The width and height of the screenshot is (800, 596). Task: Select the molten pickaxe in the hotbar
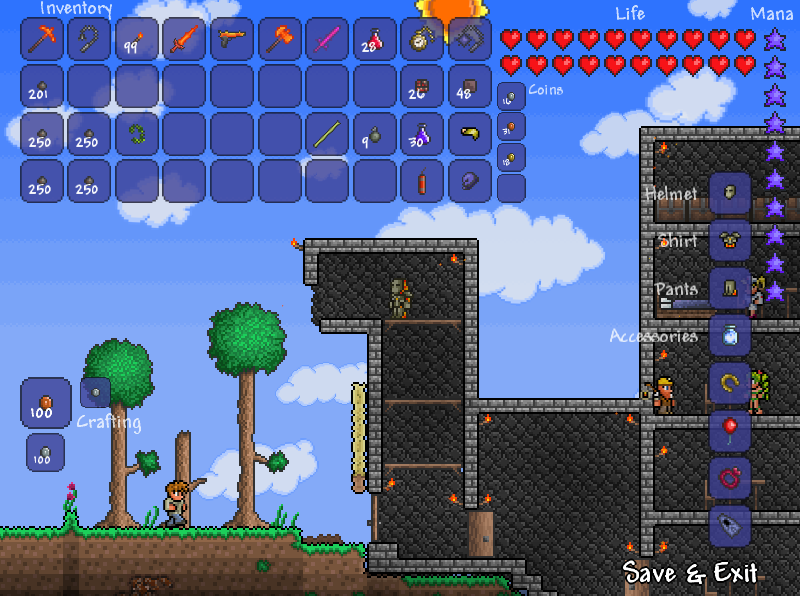(42, 40)
